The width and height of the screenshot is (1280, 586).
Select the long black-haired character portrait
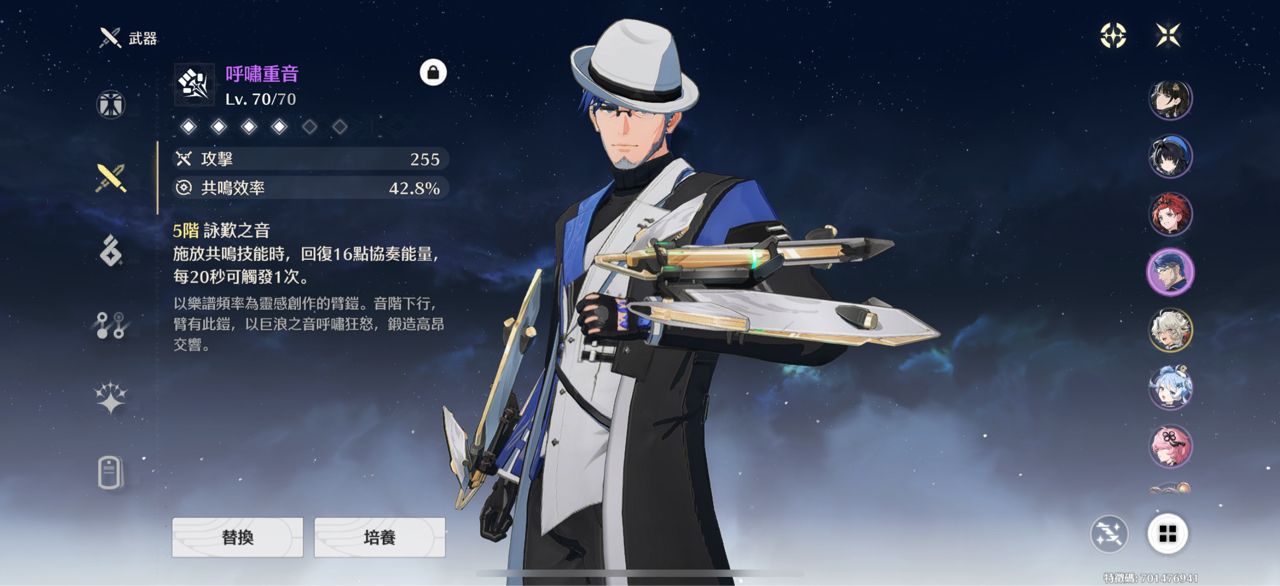click(1170, 99)
